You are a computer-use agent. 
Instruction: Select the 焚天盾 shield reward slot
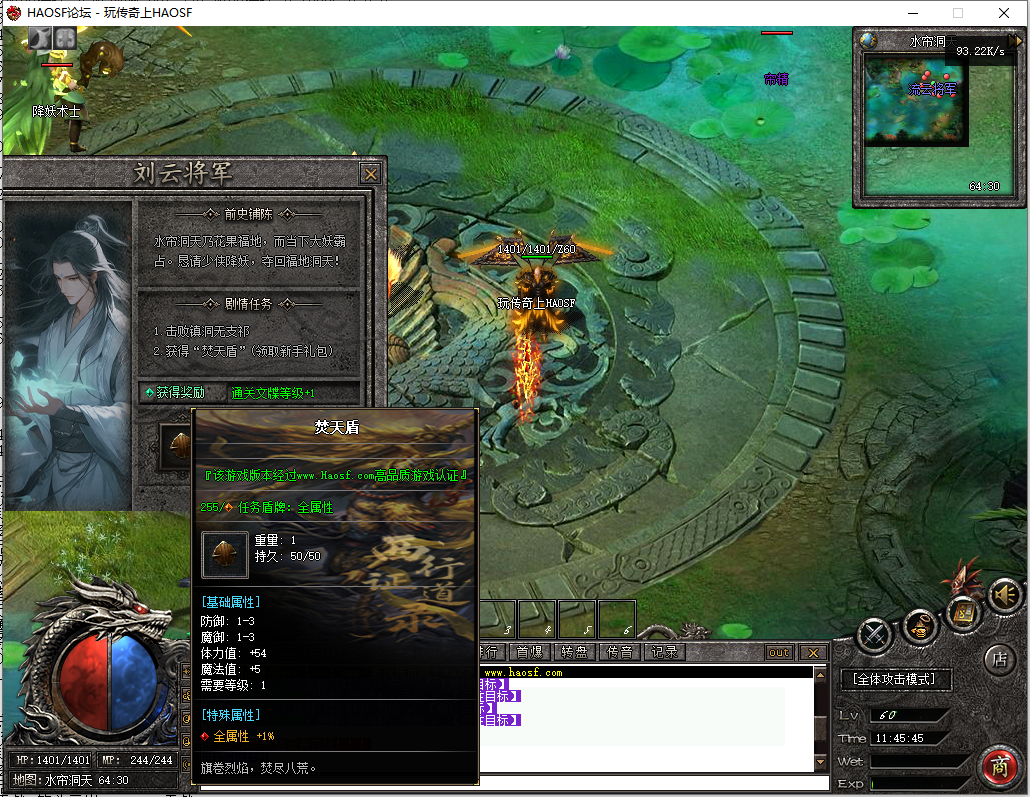178,446
